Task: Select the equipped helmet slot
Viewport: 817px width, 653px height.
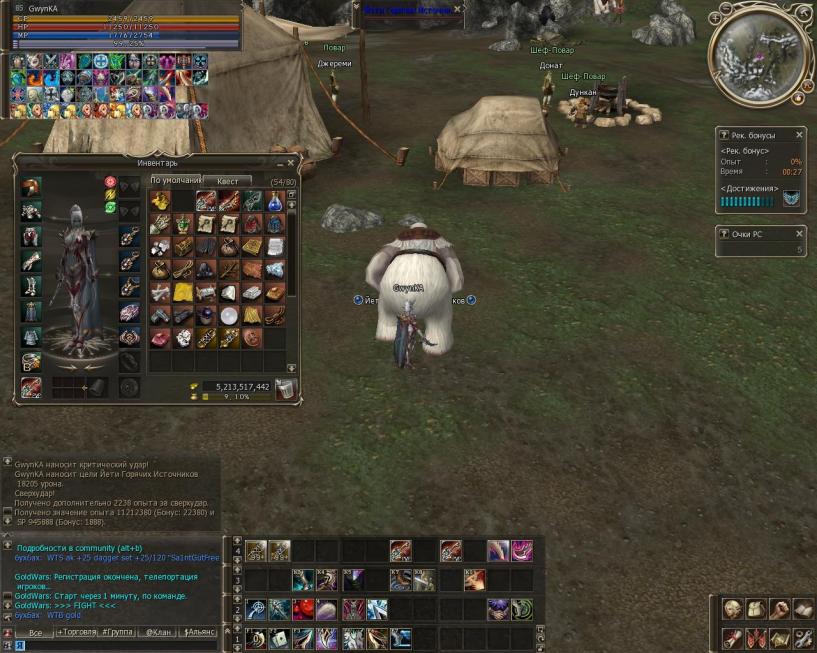Action: [32, 188]
